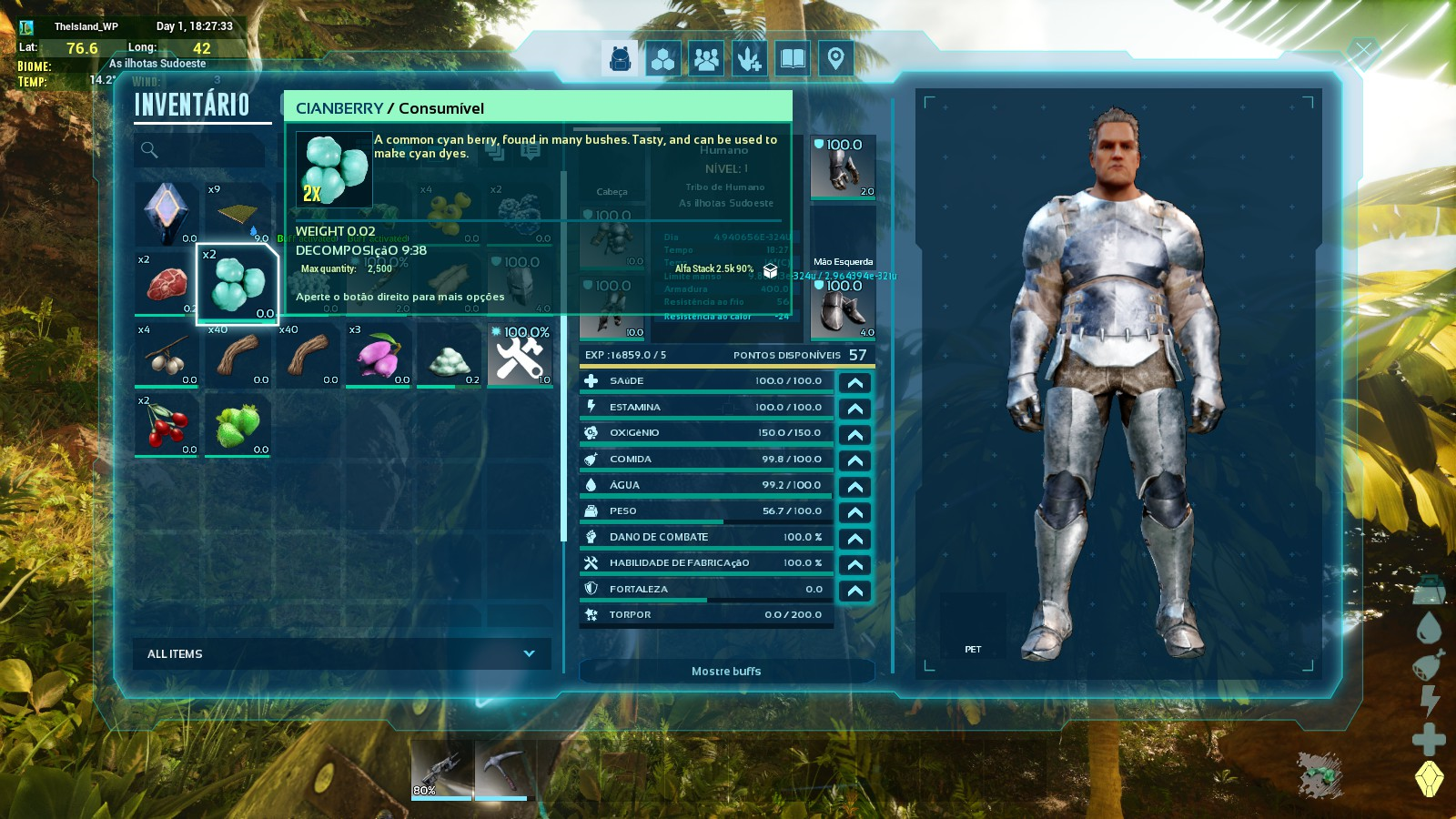This screenshot has width=1456, height=819.
Task: Click the Mostre buffs button
Action: [726, 672]
